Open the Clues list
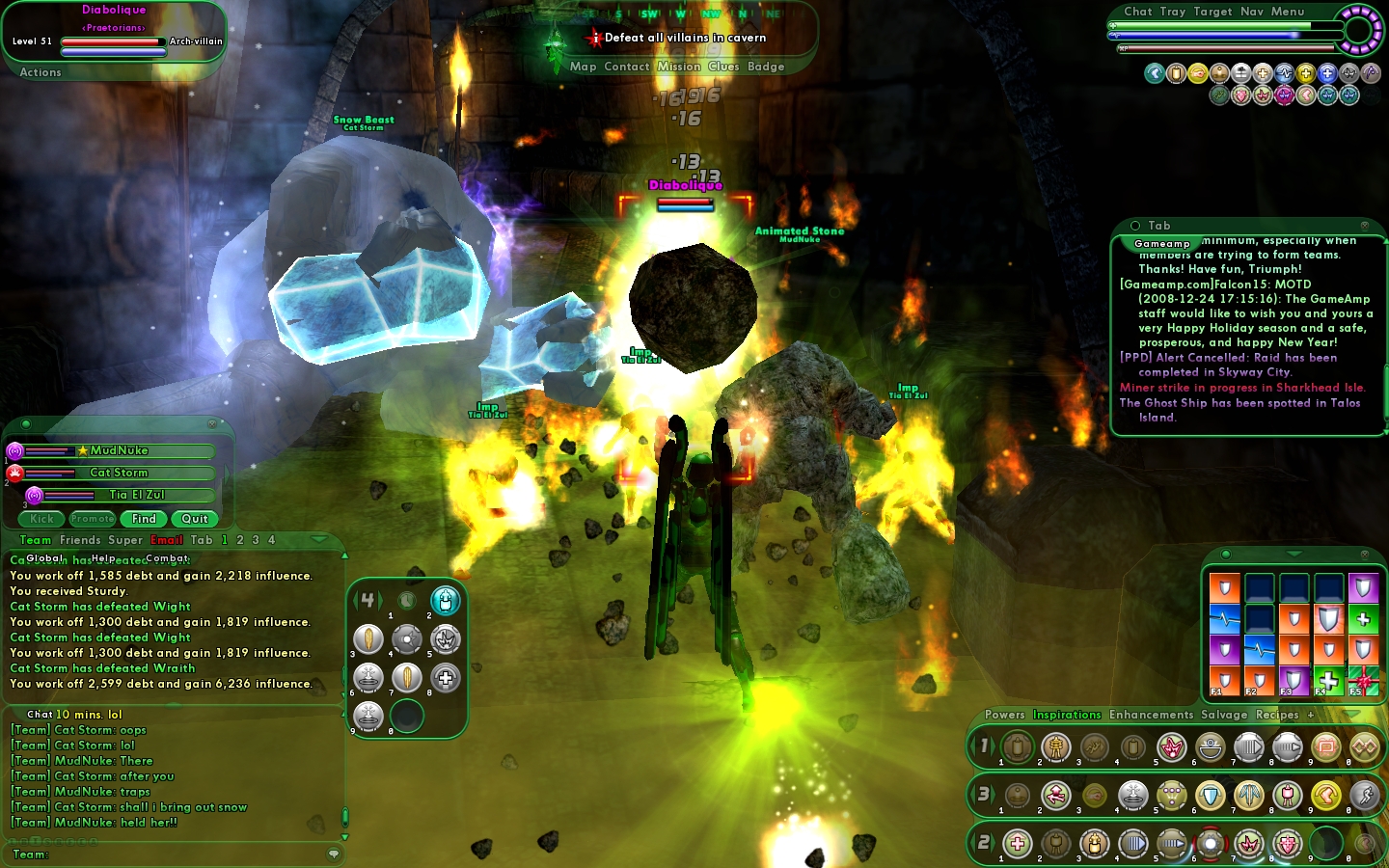Image resolution: width=1389 pixels, height=868 pixels. tap(723, 67)
